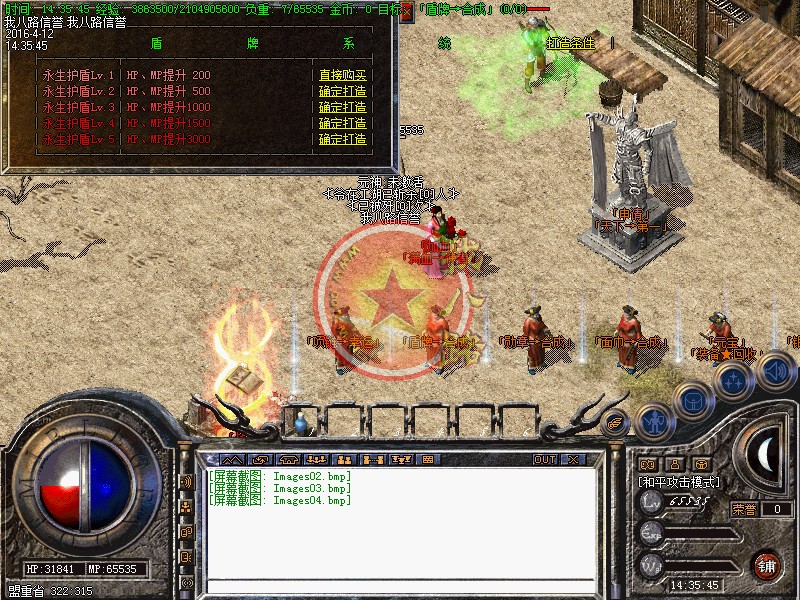Open the red 铺 shop button

pos(767,563)
